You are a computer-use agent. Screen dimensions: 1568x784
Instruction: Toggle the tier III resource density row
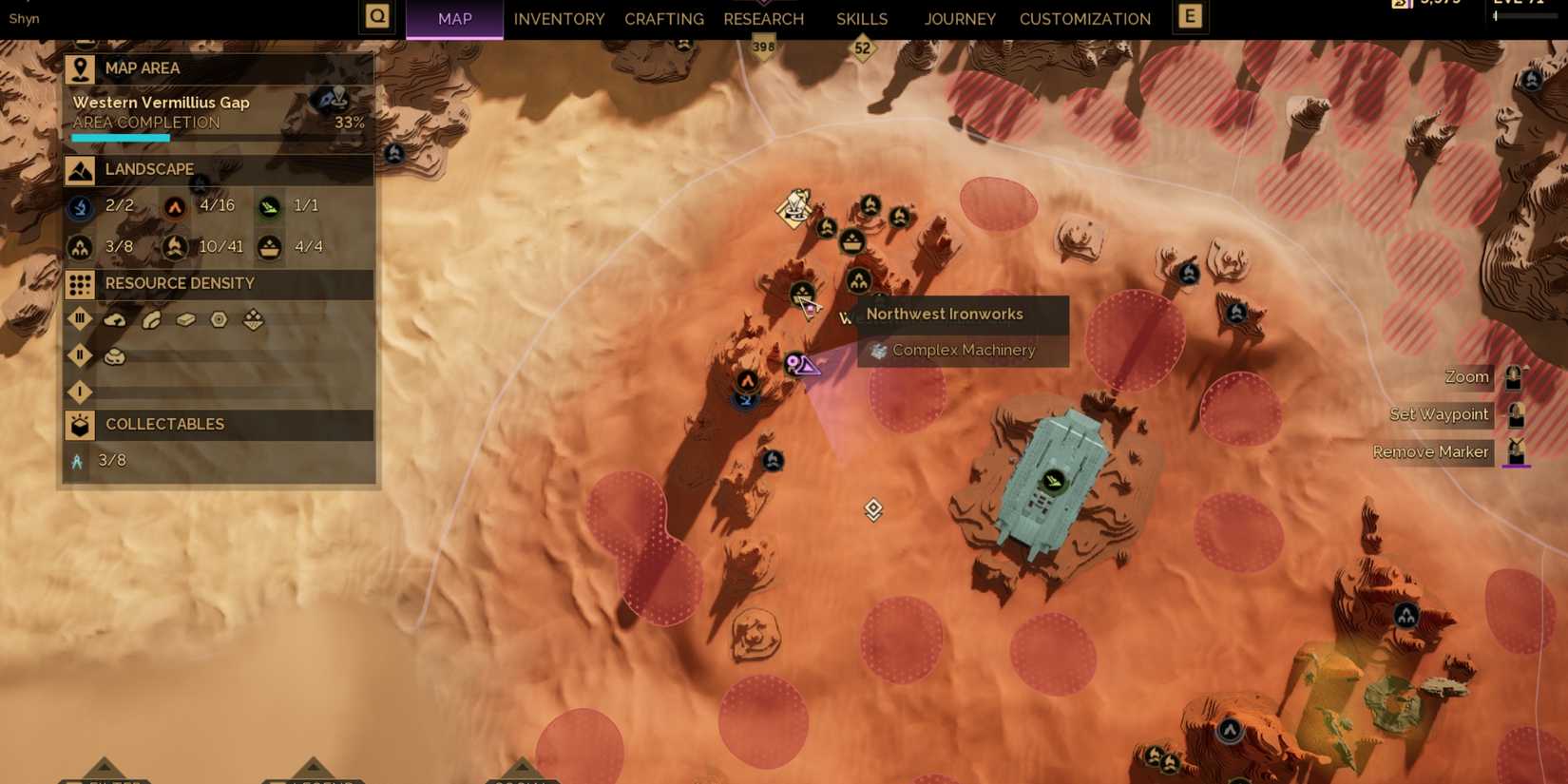pyautogui.click(x=80, y=319)
